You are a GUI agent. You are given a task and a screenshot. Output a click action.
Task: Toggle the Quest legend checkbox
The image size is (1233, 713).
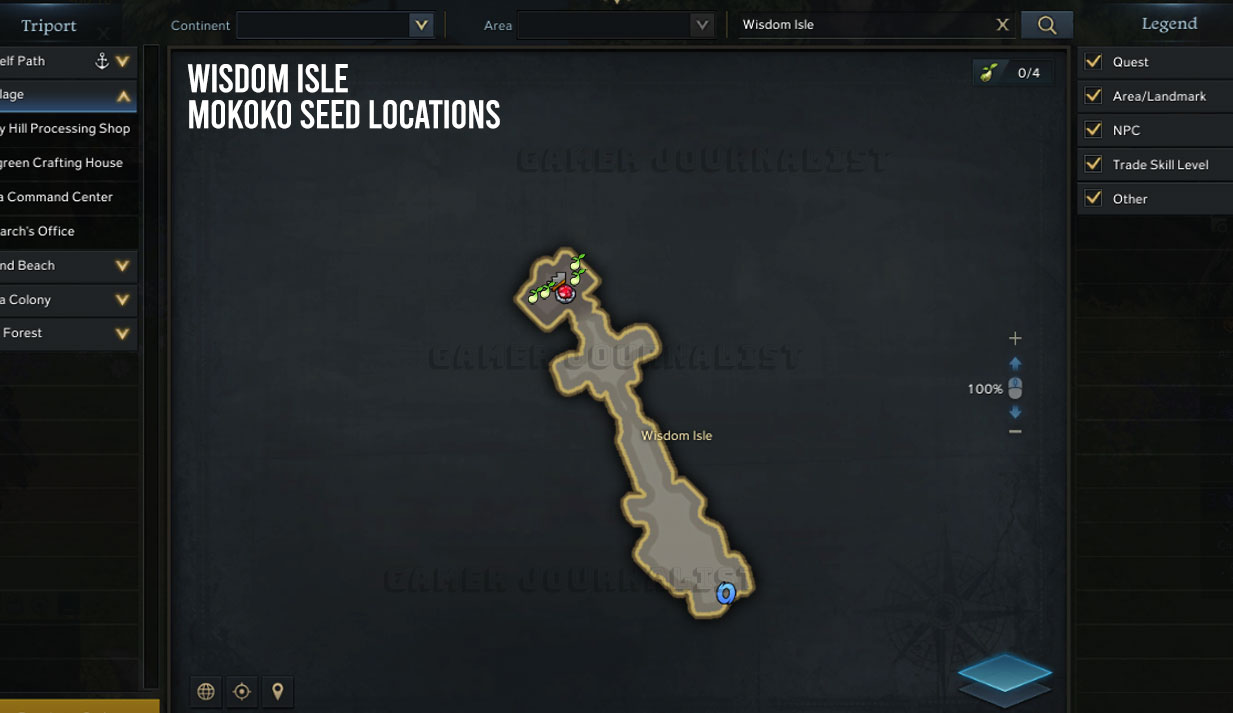click(1093, 62)
